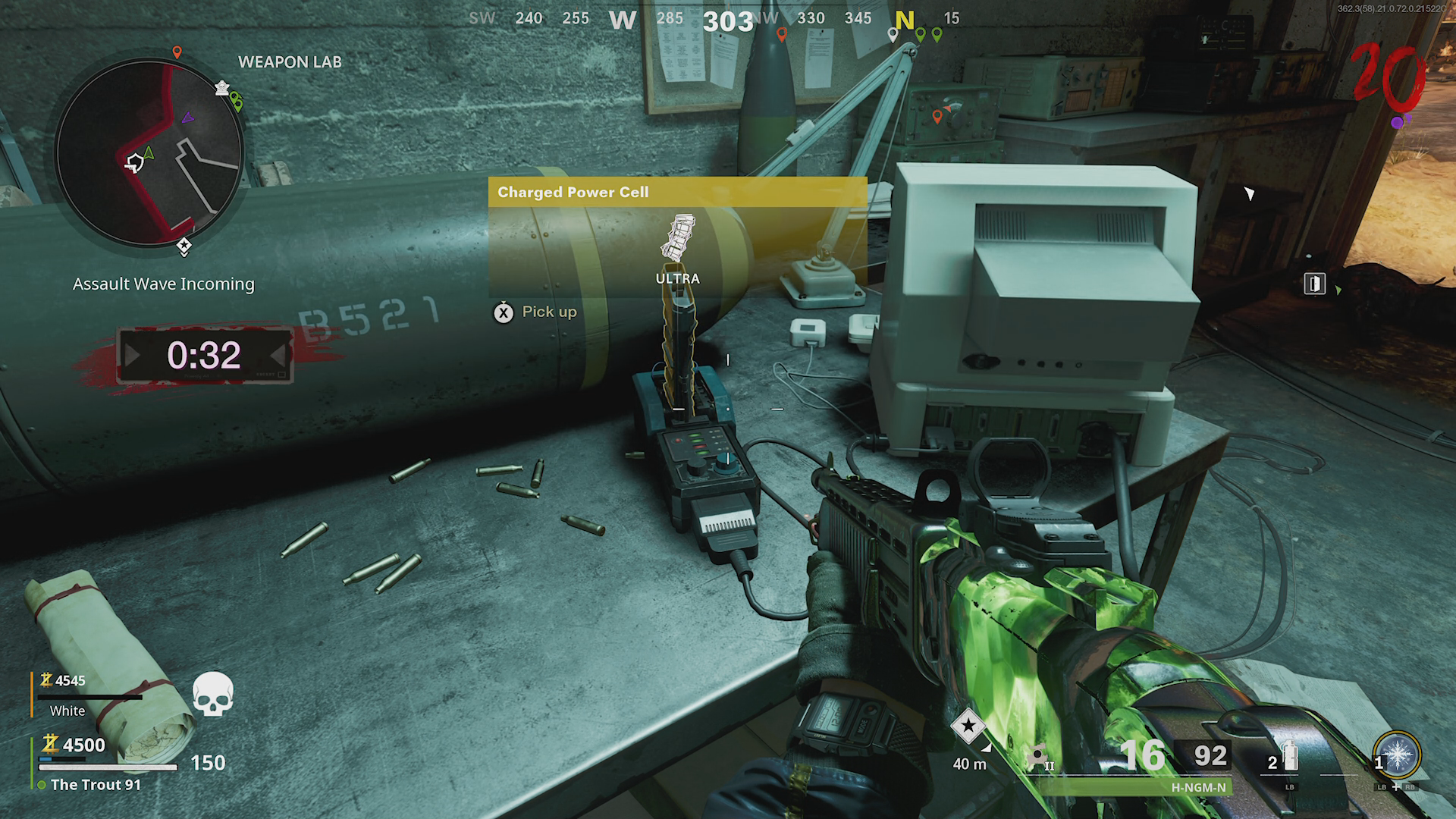Click the Assault Wave Incoming objective text
This screenshot has width=1456, height=819.
164,284
